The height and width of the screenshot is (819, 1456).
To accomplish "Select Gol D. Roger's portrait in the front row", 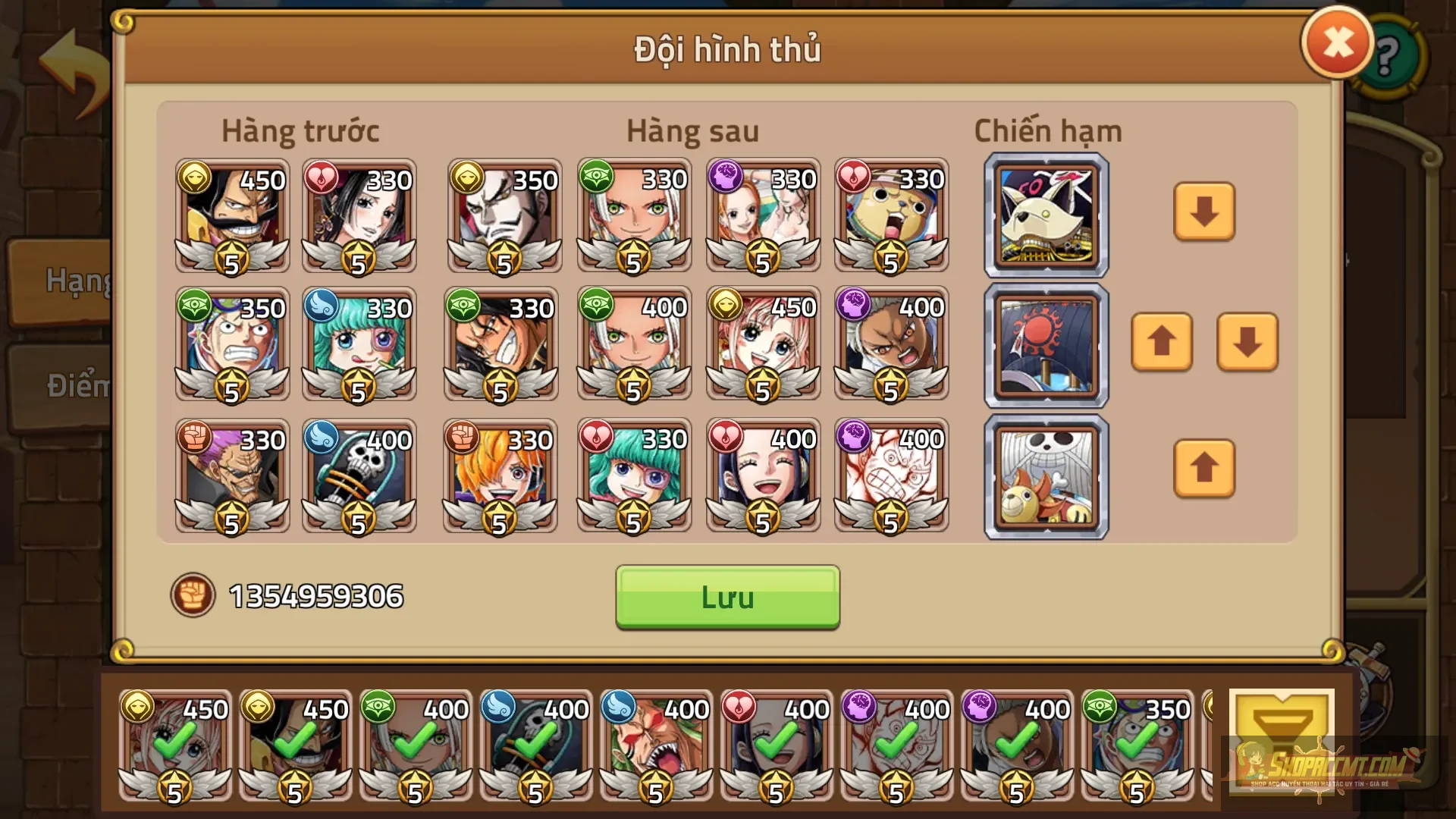I will point(231,216).
